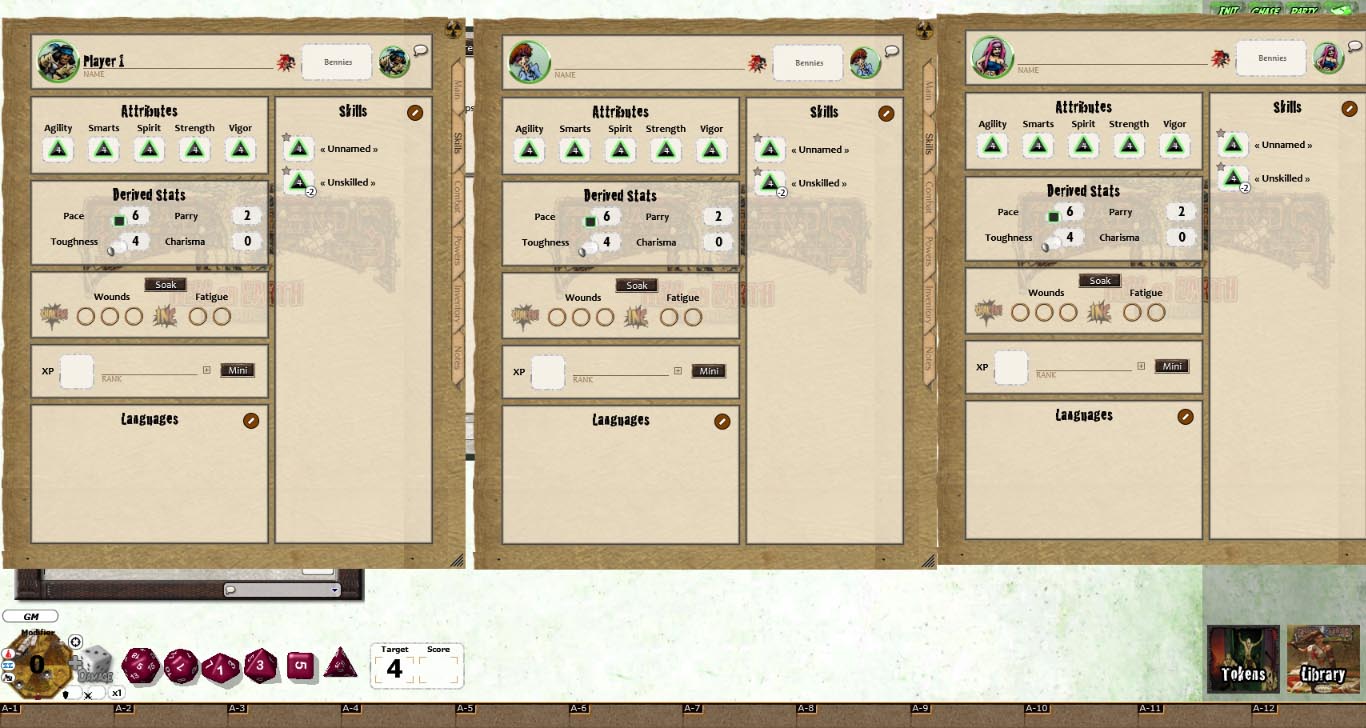Open the Chase tracker icon

(1264, 6)
